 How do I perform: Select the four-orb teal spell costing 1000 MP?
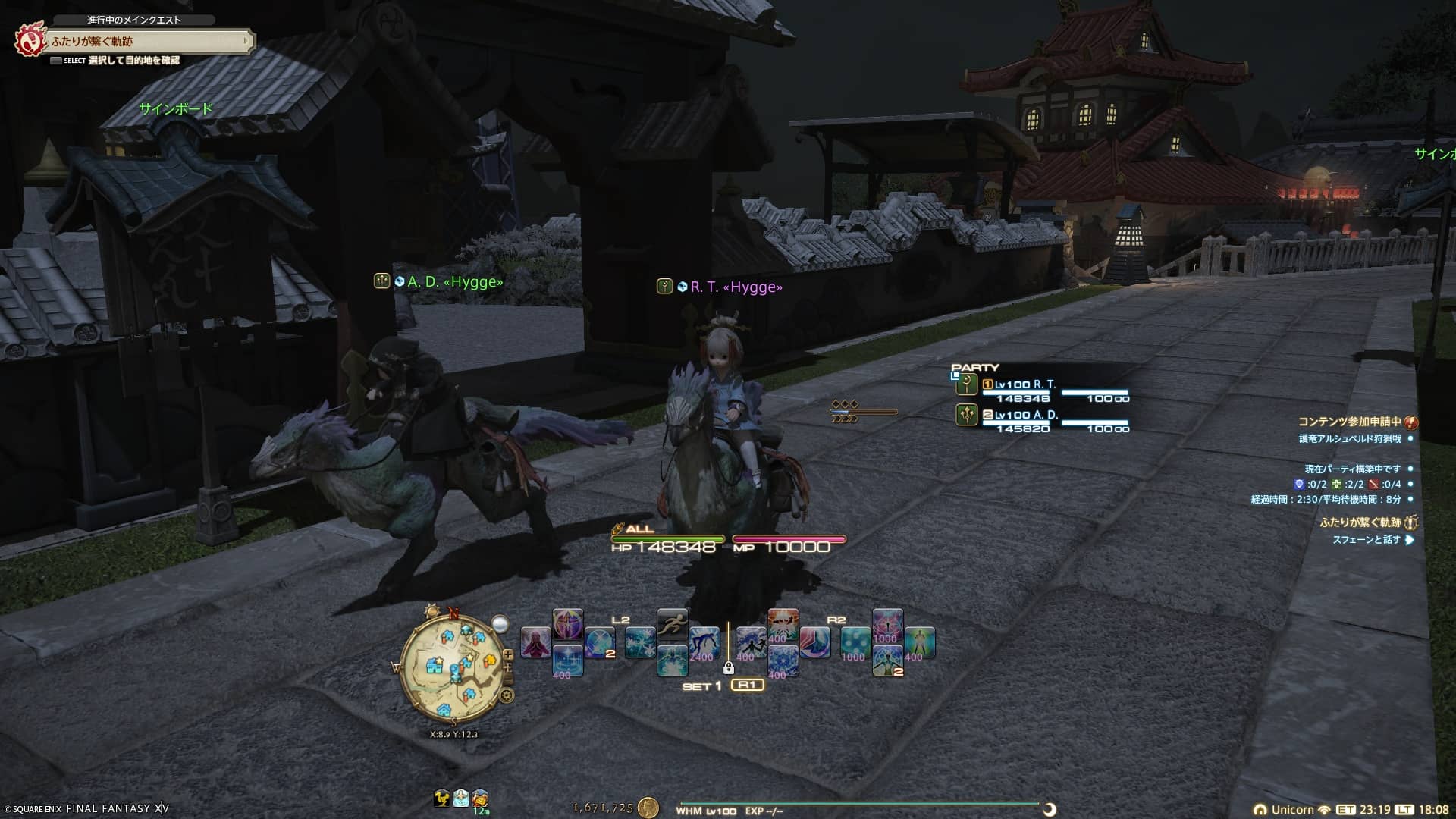point(855,643)
